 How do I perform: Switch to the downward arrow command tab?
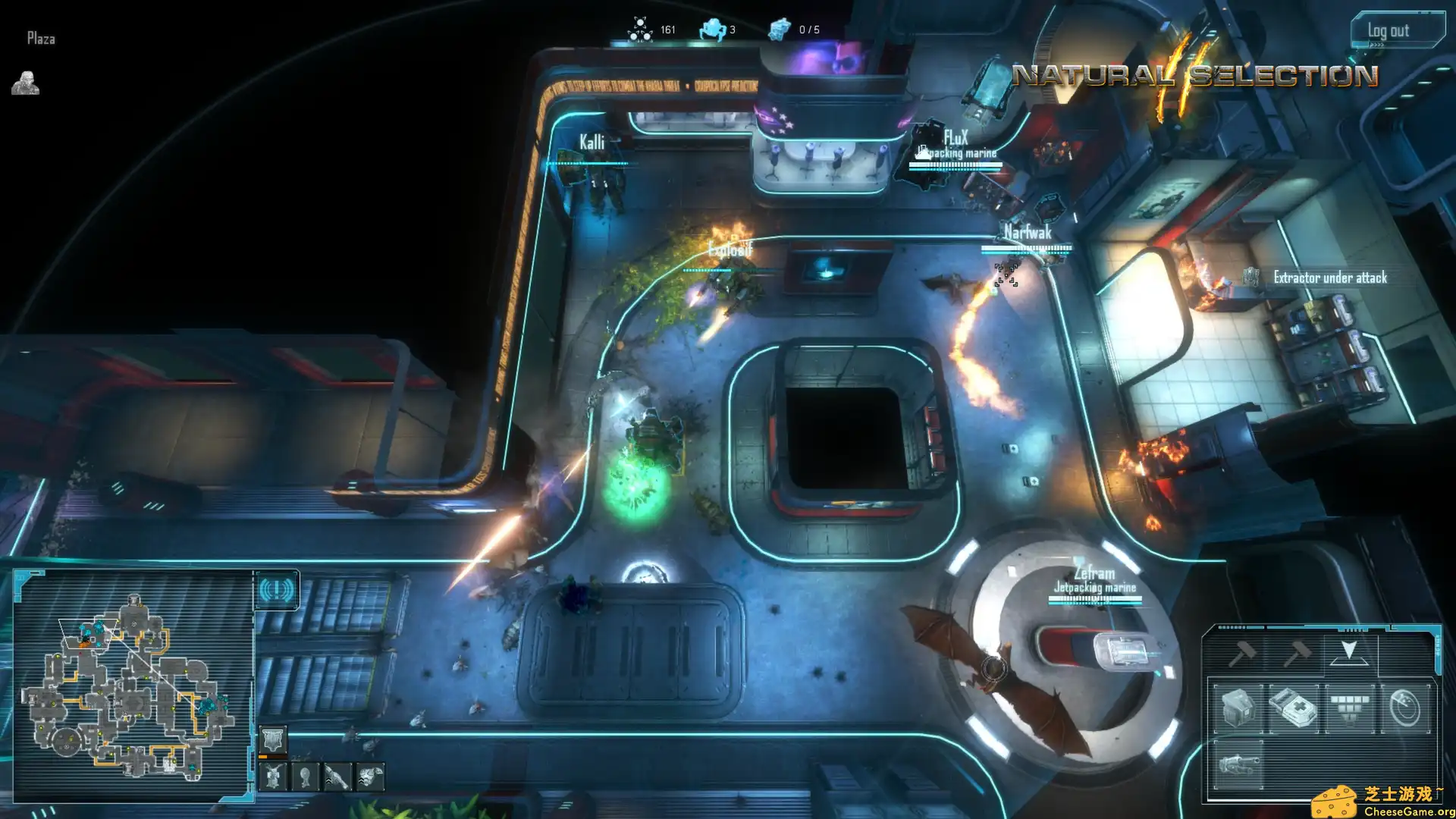(x=1348, y=652)
